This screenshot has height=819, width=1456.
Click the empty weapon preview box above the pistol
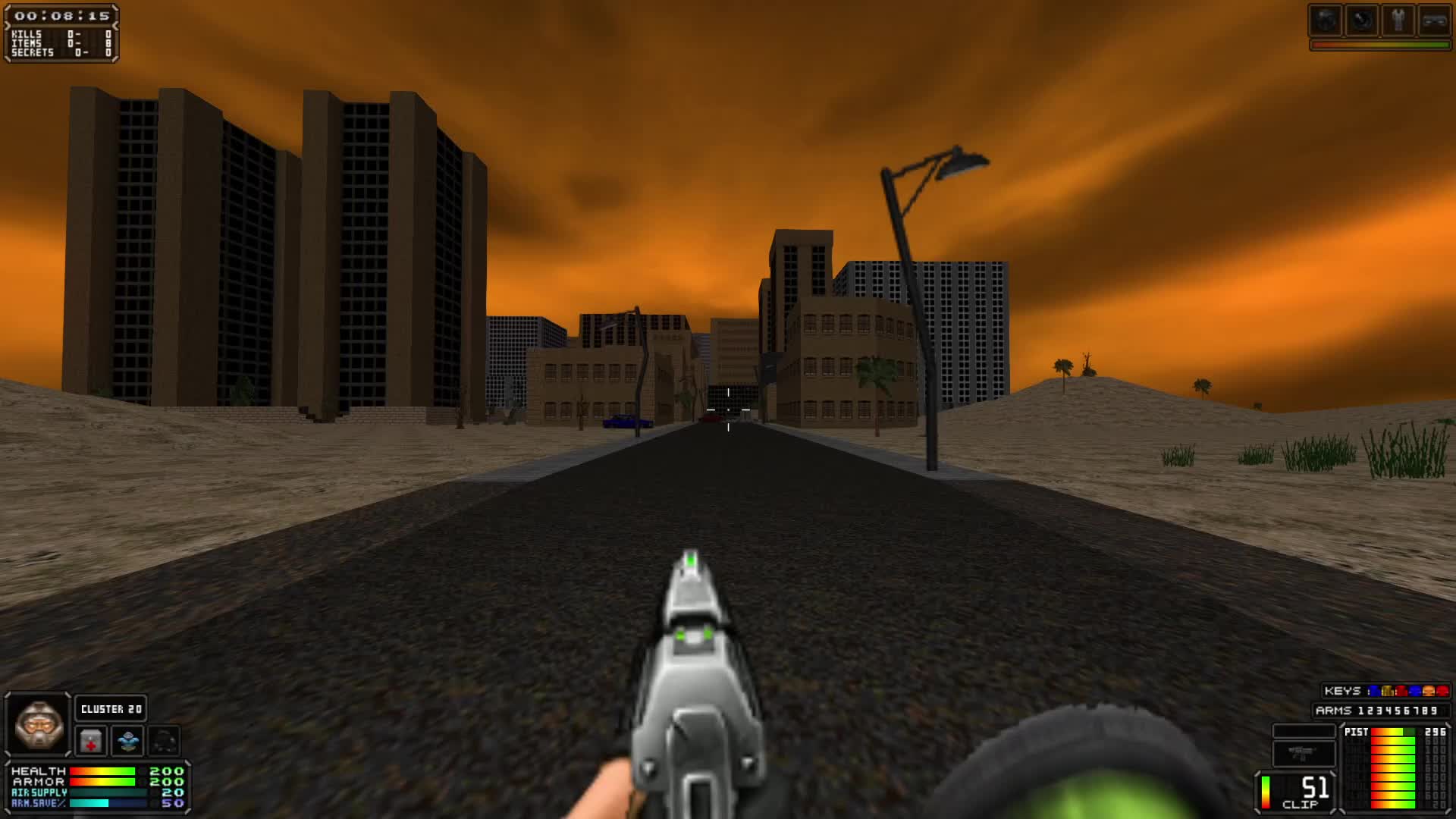pos(1304,730)
